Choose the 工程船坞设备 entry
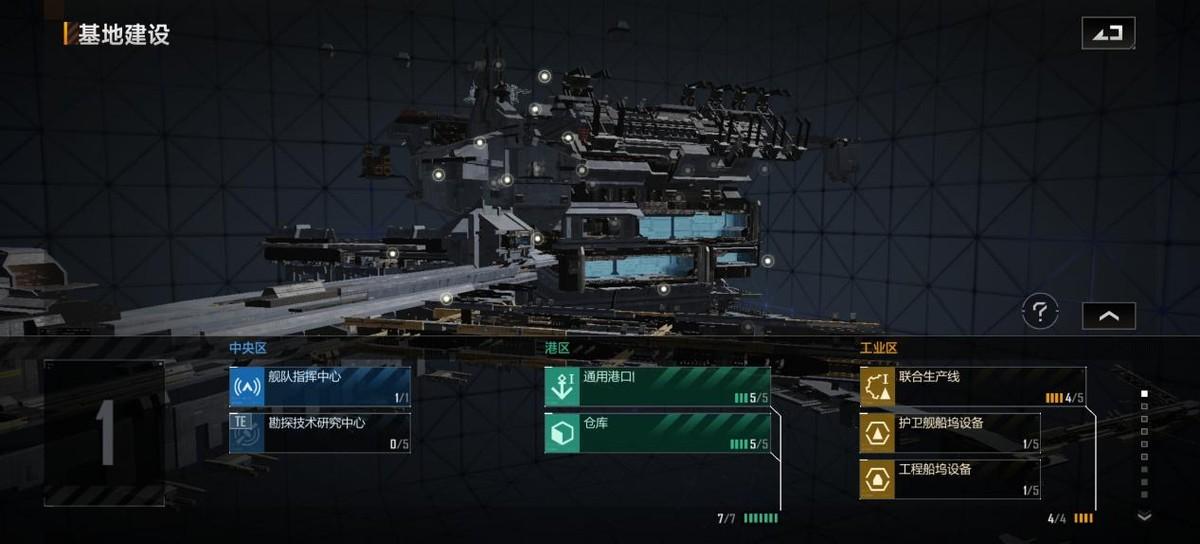 point(950,478)
